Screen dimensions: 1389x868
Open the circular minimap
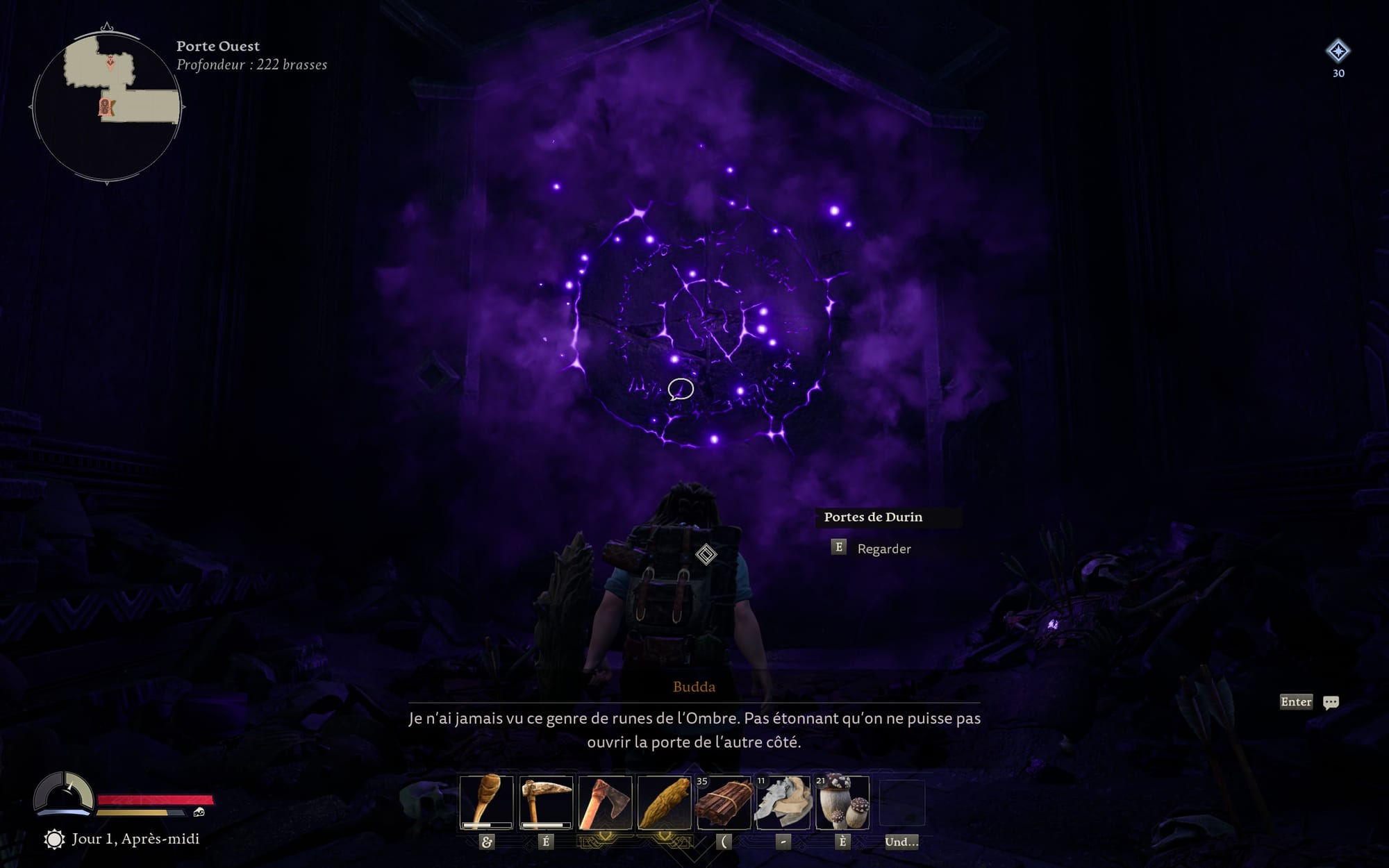pyautogui.click(x=106, y=106)
